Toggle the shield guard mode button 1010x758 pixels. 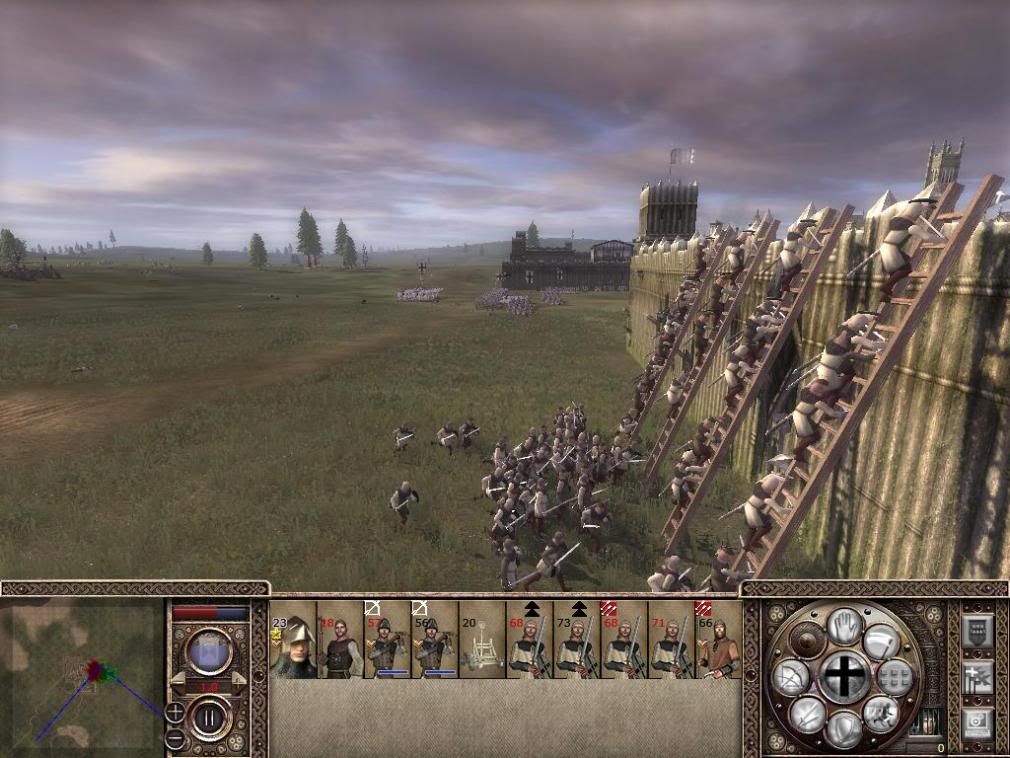(x=845, y=728)
